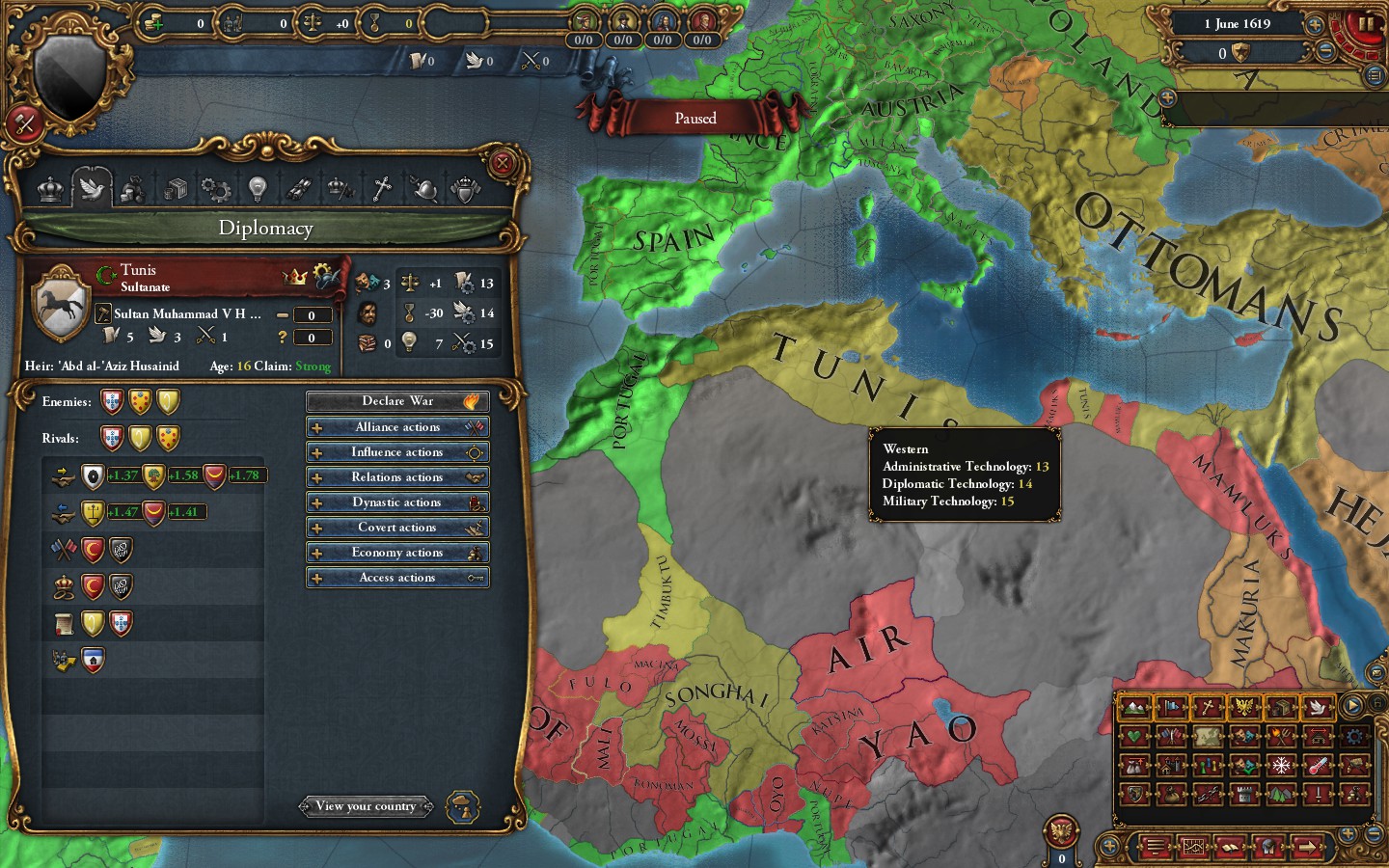1389x868 pixels.
Task: Select the terrain map mode icon
Action: [x=1135, y=706]
